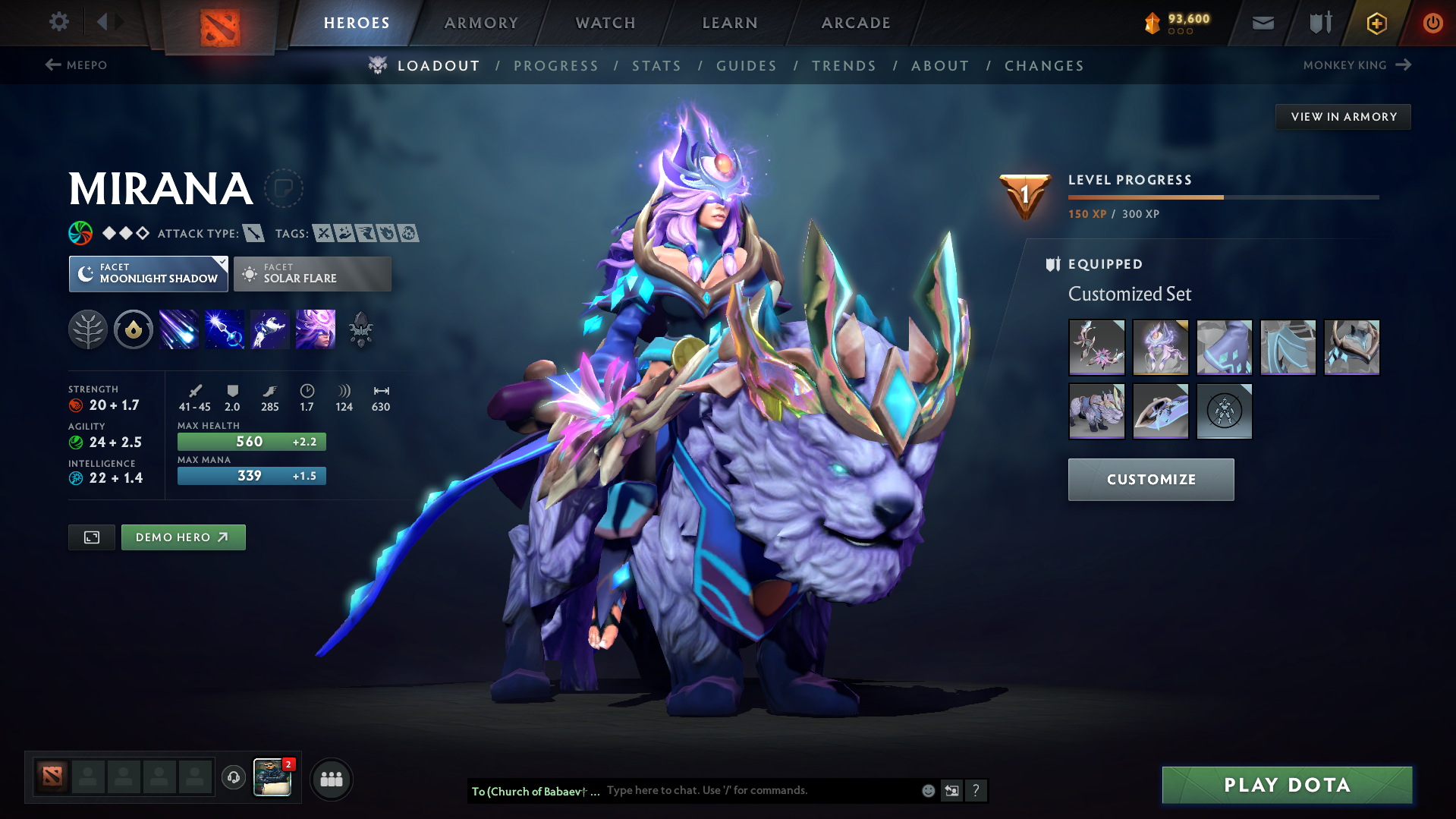Open Mirana's talent tree icon

[x=88, y=329]
